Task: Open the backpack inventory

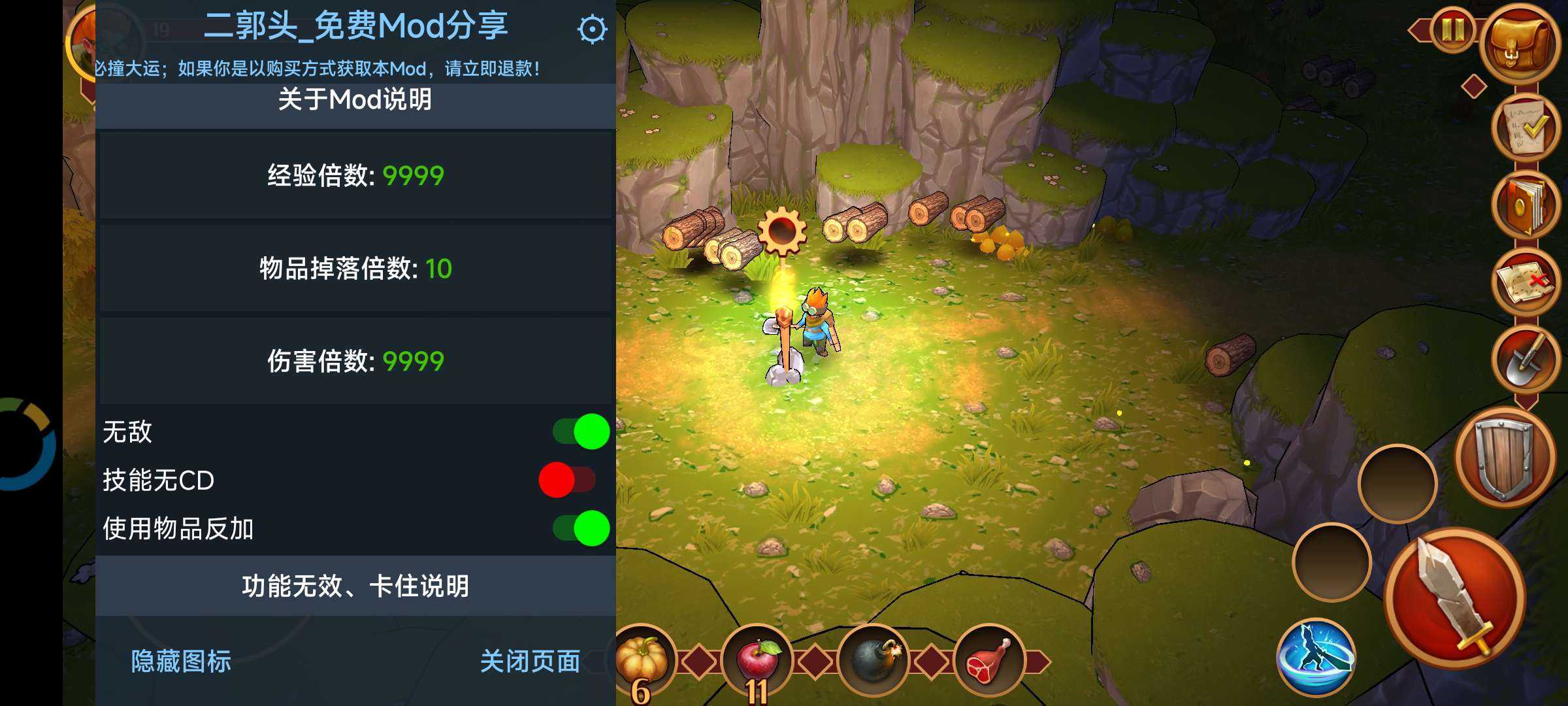Action: coord(1521,44)
